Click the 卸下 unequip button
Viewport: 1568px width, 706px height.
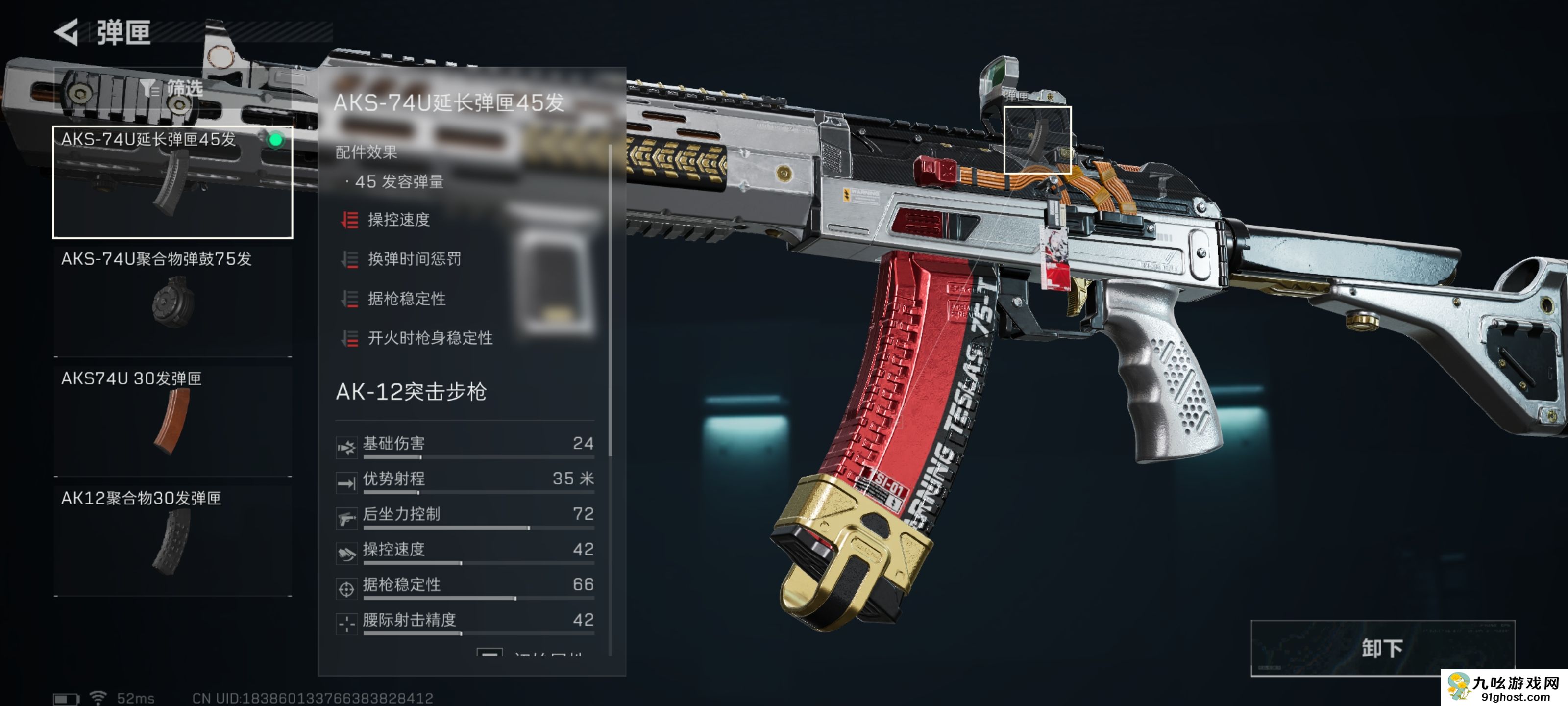coord(1382,648)
